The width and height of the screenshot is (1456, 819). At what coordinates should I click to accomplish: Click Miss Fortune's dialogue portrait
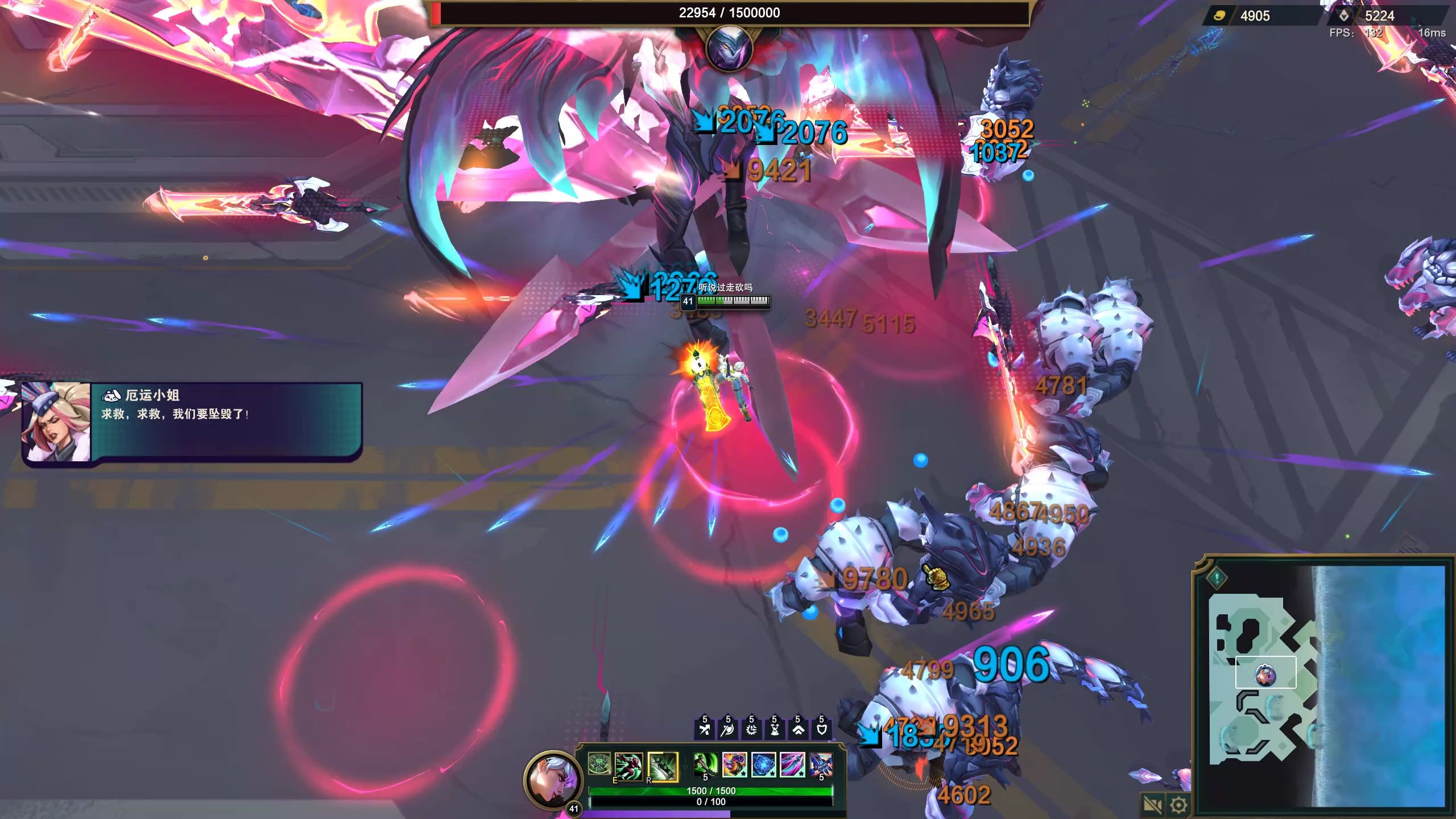(x=56, y=422)
